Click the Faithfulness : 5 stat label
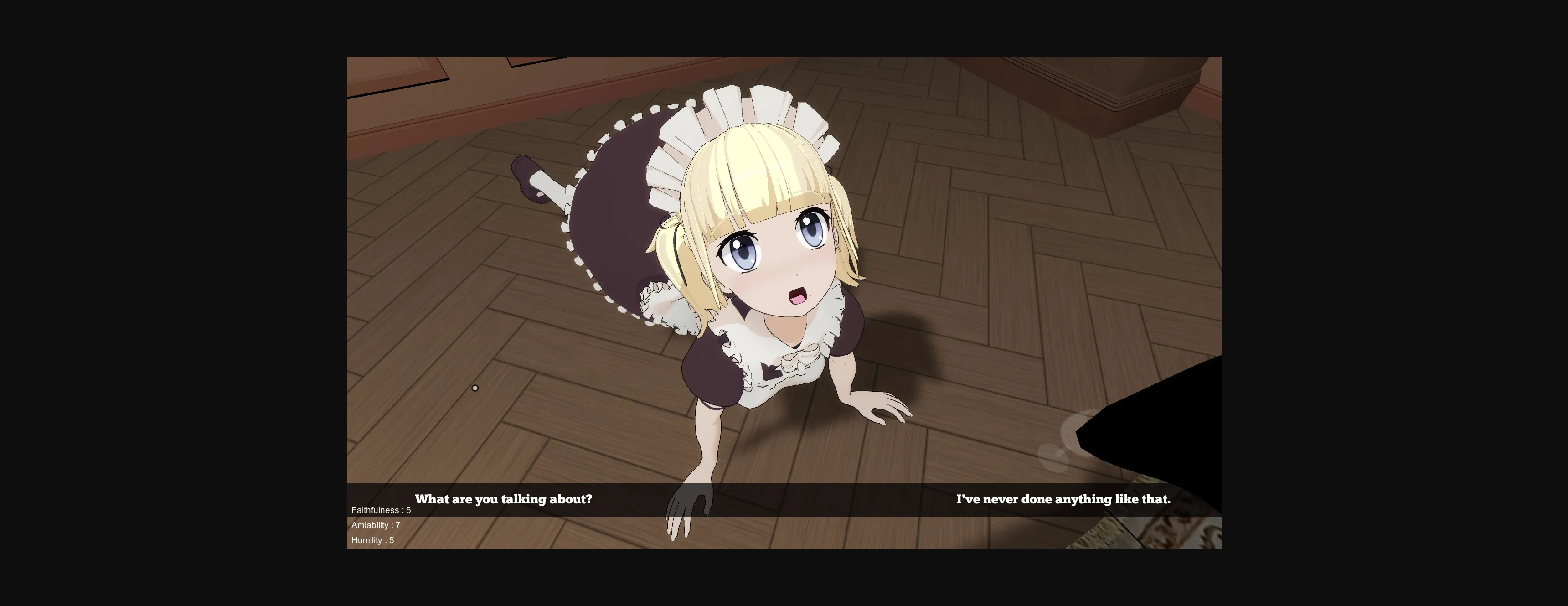1568x606 pixels. click(x=381, y=510)
